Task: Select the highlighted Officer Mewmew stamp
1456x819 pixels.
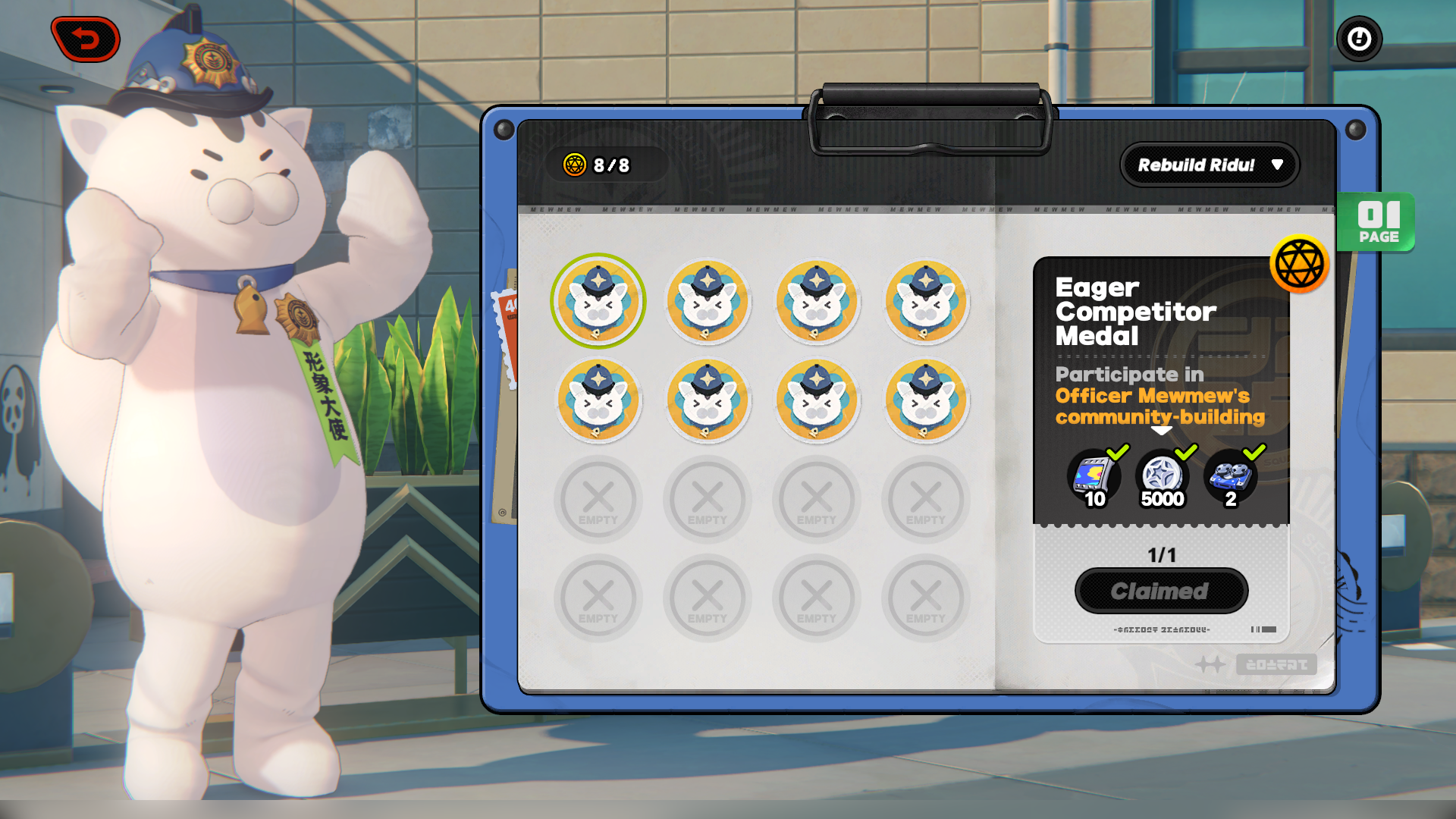Action: click(x=598, y=301)
